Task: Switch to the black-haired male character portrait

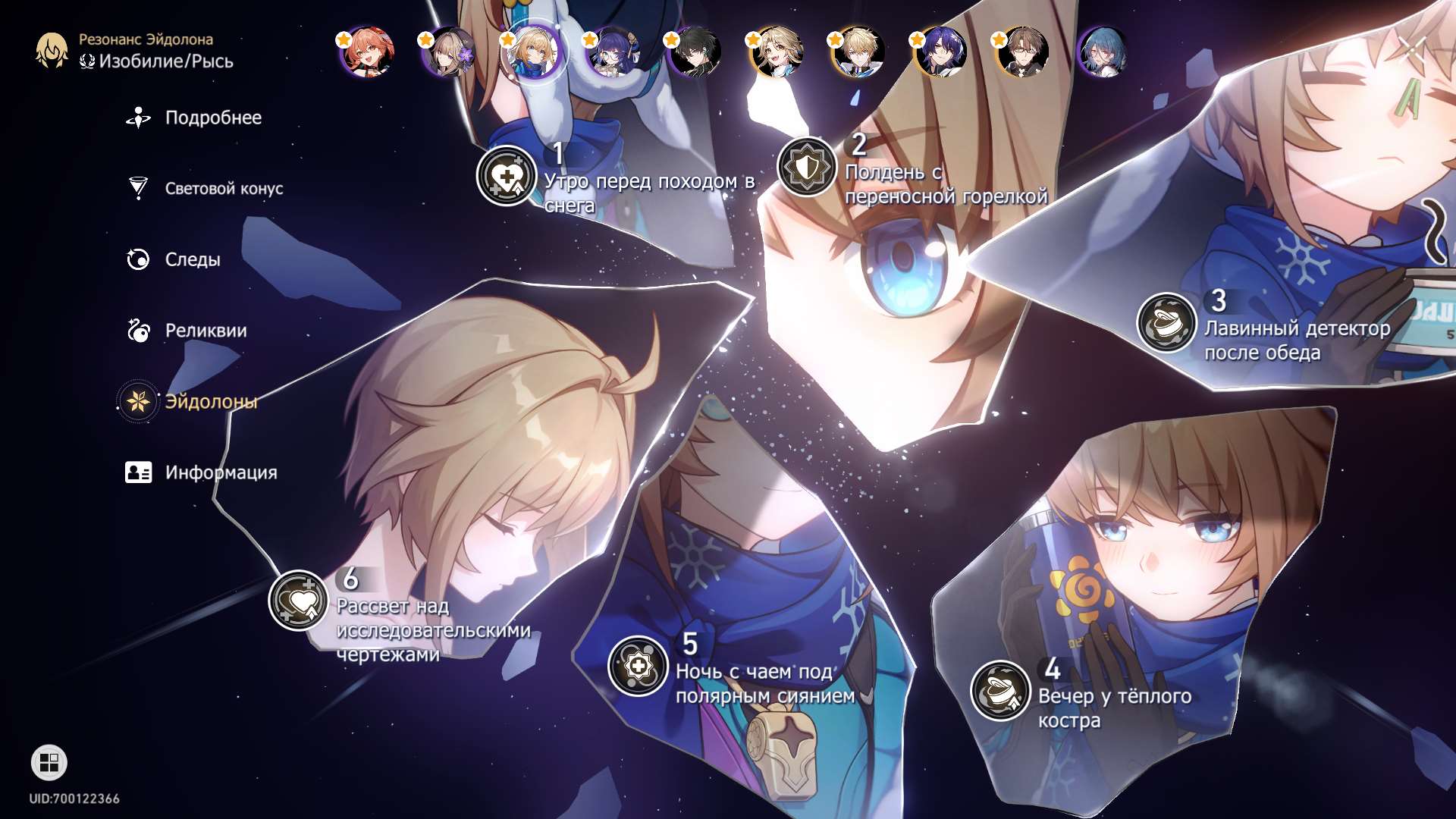Action: click(695, 52)
